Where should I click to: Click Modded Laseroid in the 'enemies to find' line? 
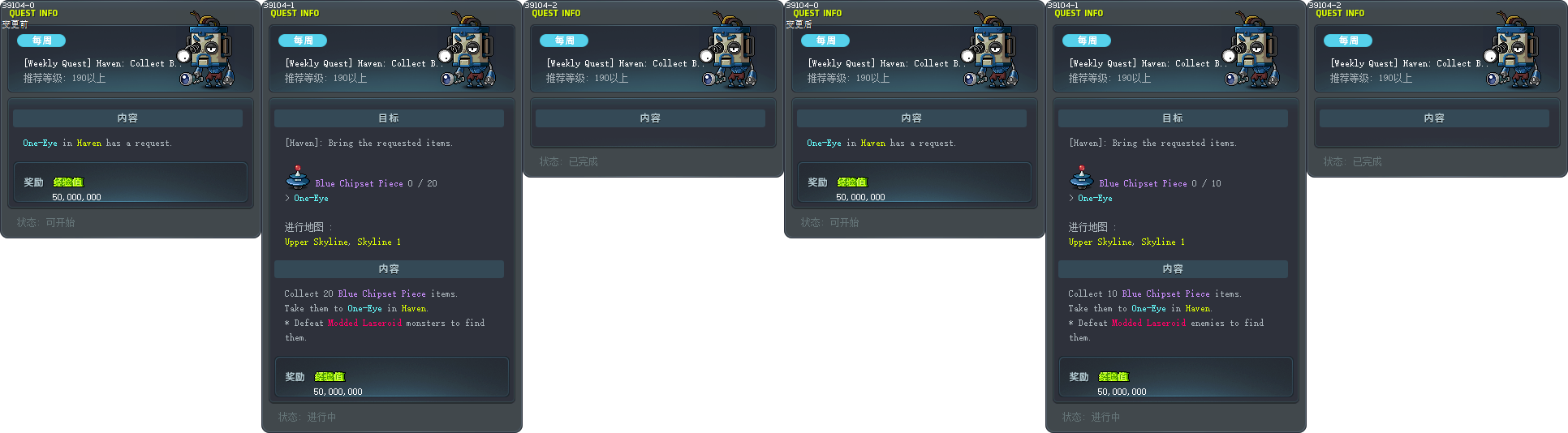point(1148,323)
